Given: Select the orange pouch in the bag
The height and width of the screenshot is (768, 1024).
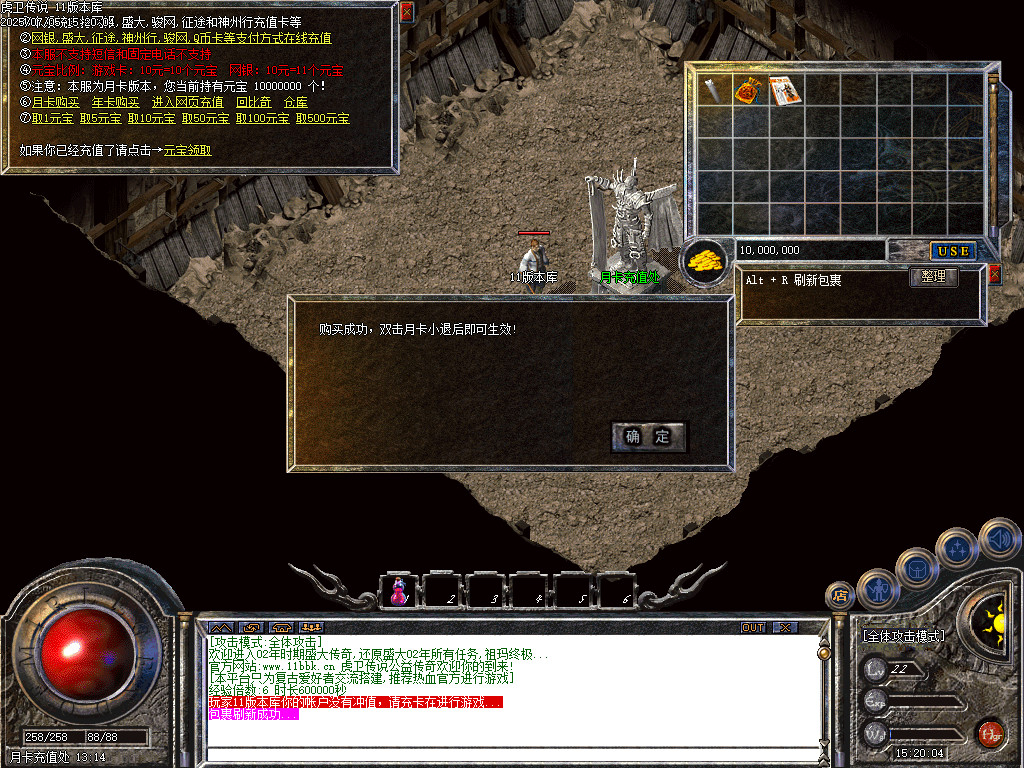Looking at the screenshot, I should 749,90.
